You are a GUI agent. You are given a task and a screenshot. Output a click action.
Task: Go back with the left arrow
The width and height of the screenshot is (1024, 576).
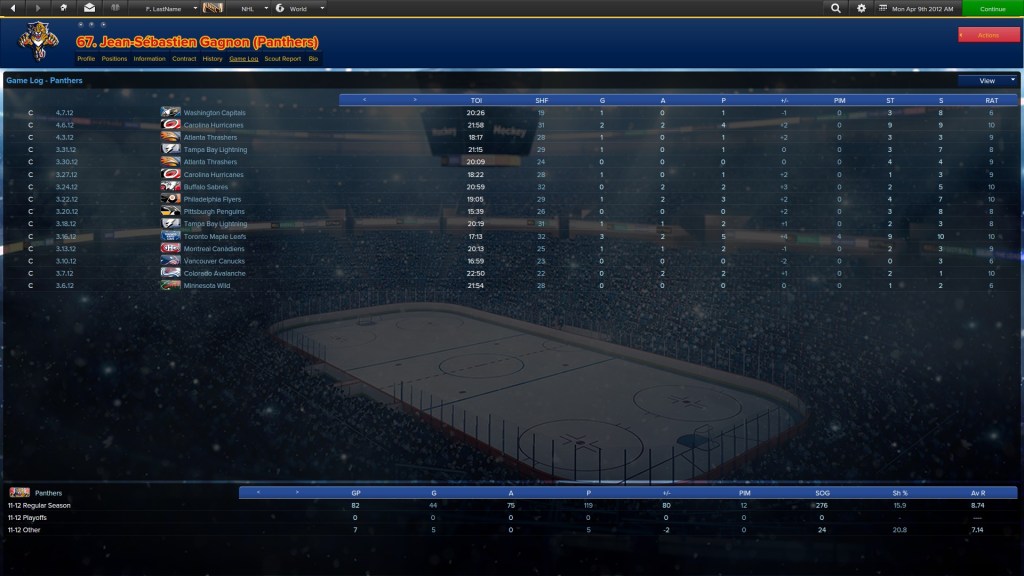pyautogui.click(x=14, y=8)
